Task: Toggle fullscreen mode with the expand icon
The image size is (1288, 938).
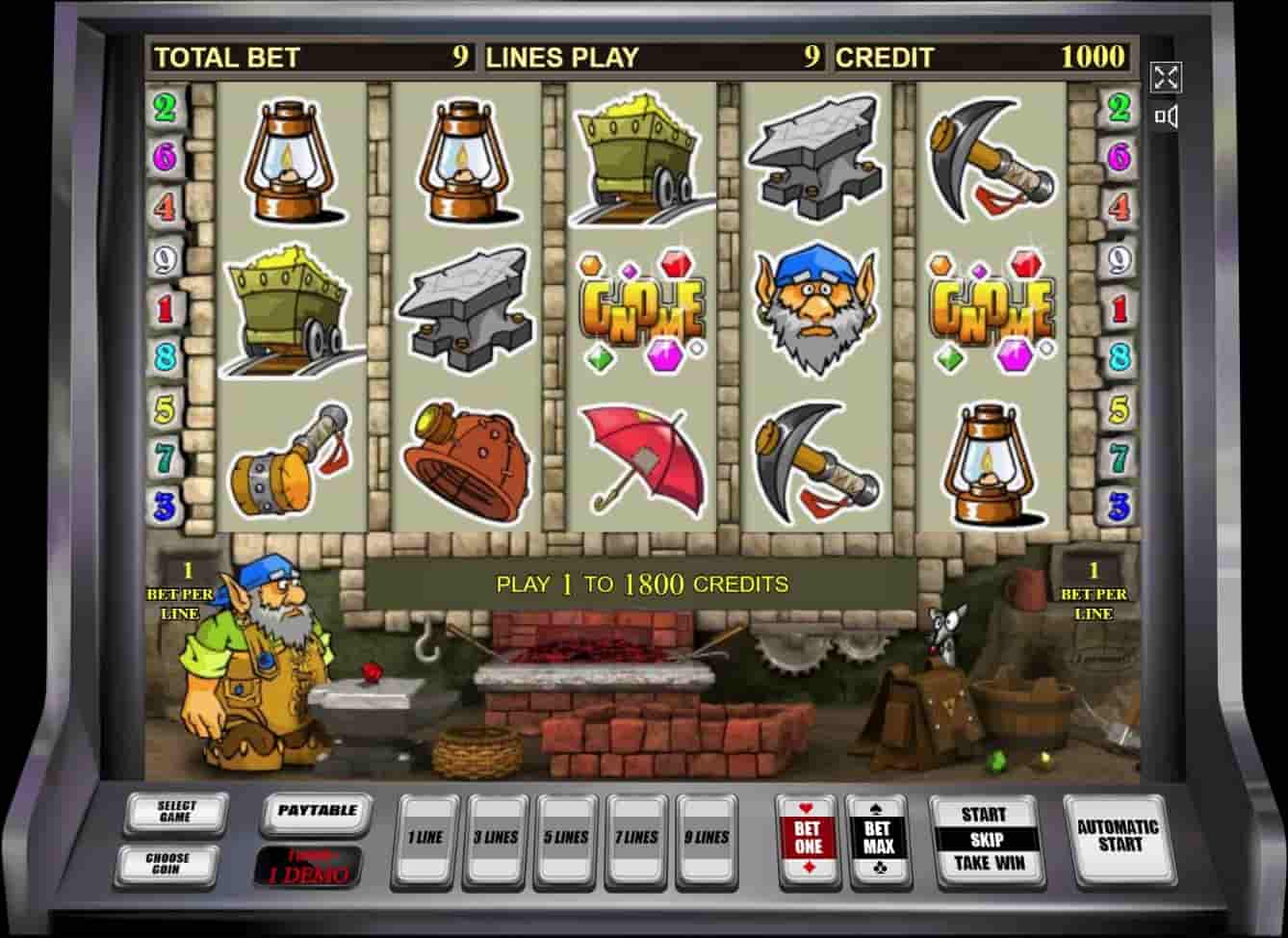Action: [x=1166, y=77]
